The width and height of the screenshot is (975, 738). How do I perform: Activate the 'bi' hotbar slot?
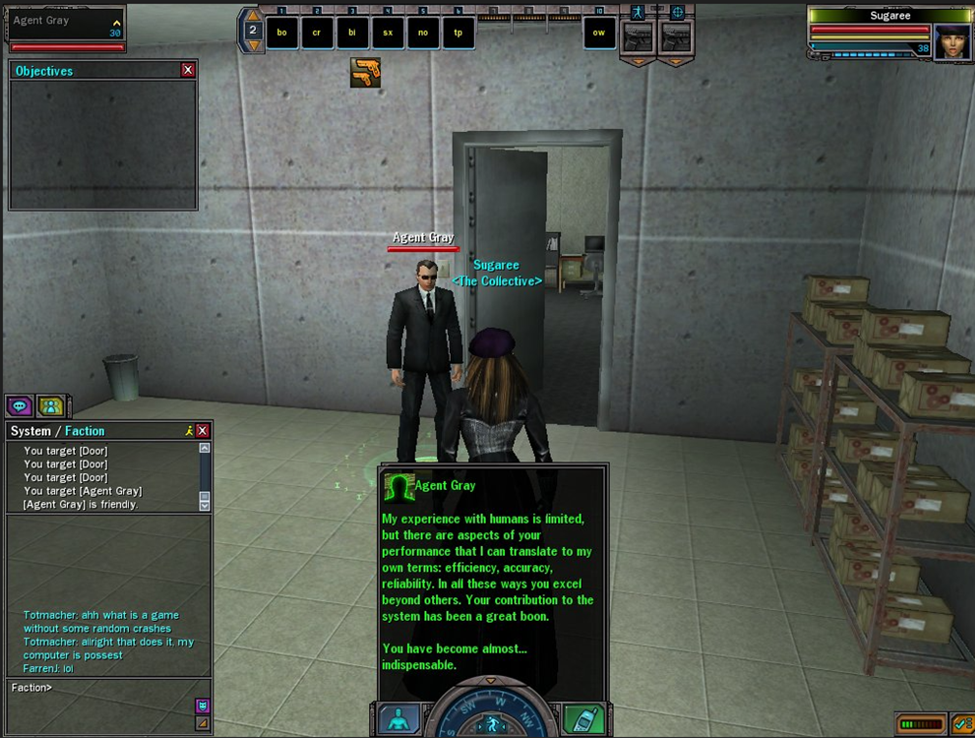click(x=352, y=32)
